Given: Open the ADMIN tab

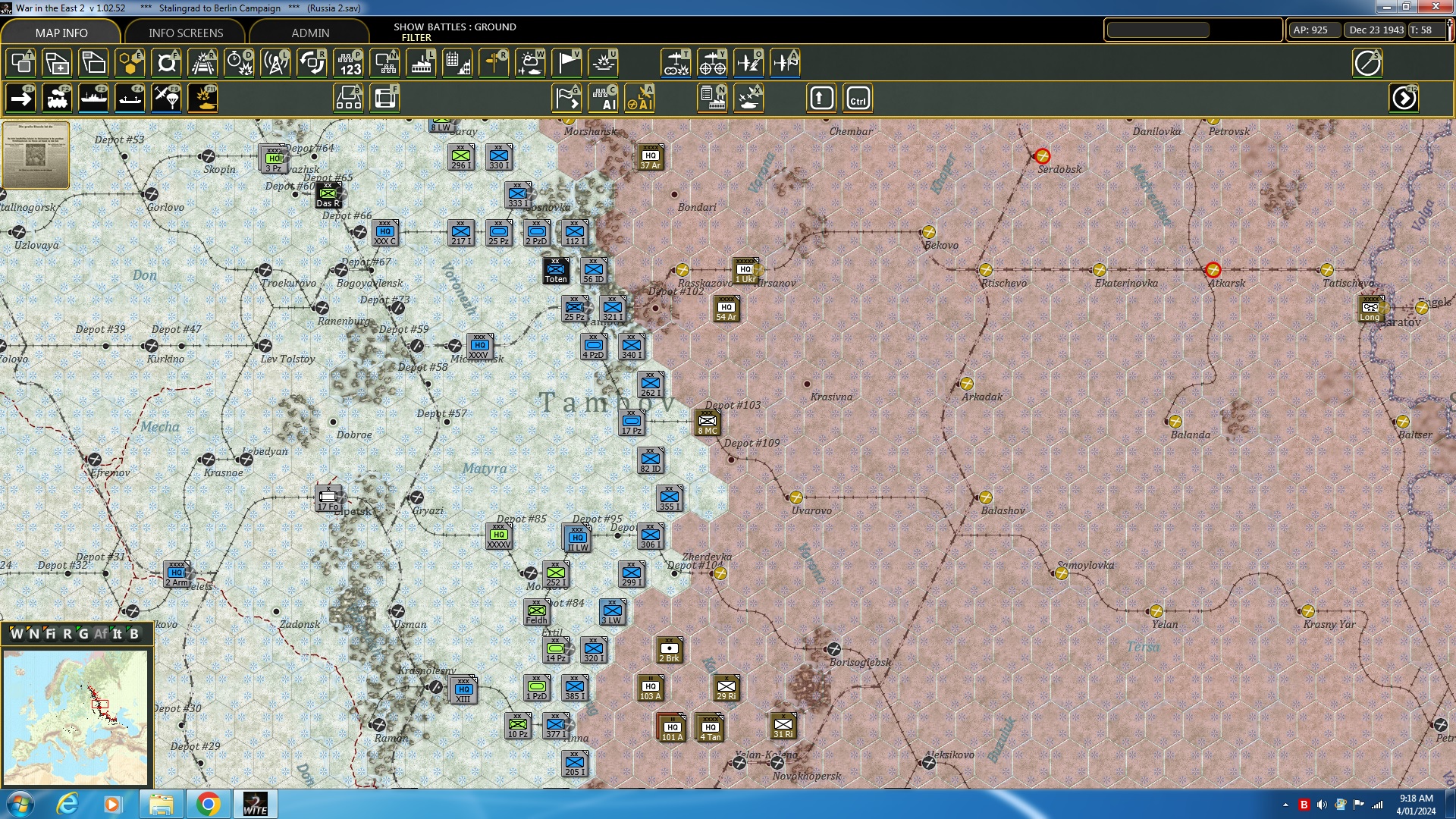Looking at the screenshot, I should pos(311,33).
